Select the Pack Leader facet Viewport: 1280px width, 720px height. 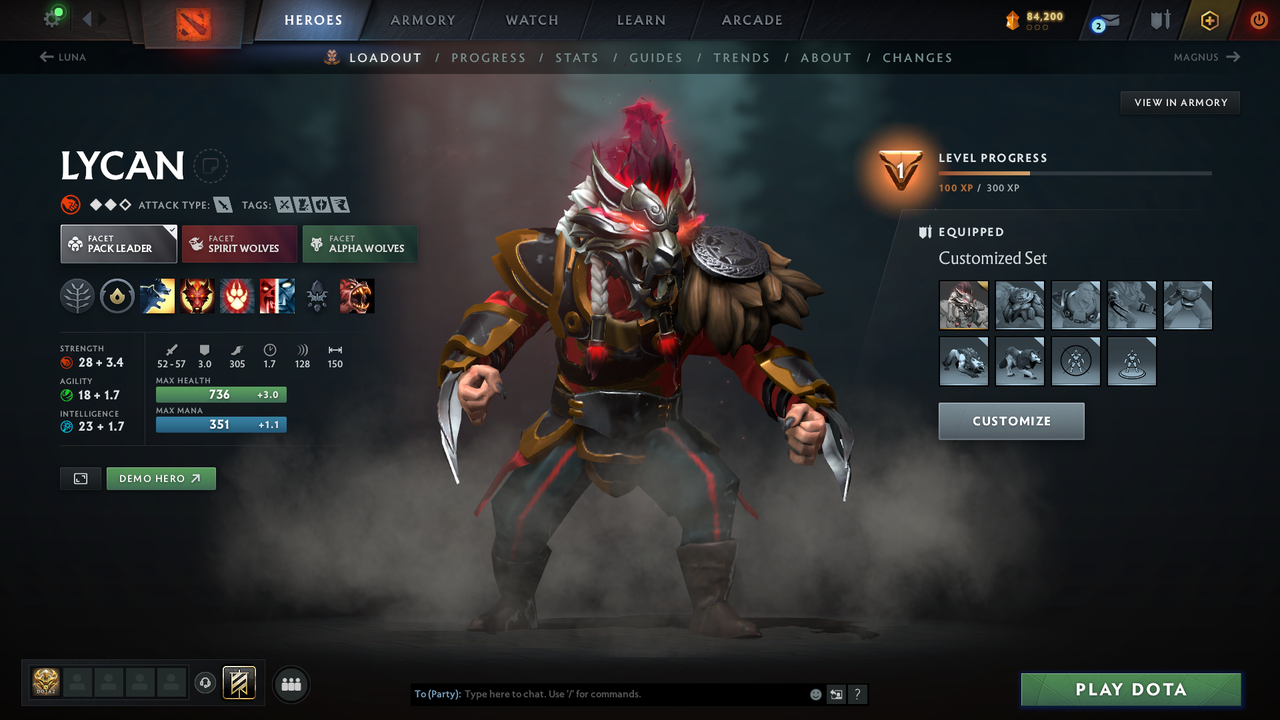coord(118,243)
